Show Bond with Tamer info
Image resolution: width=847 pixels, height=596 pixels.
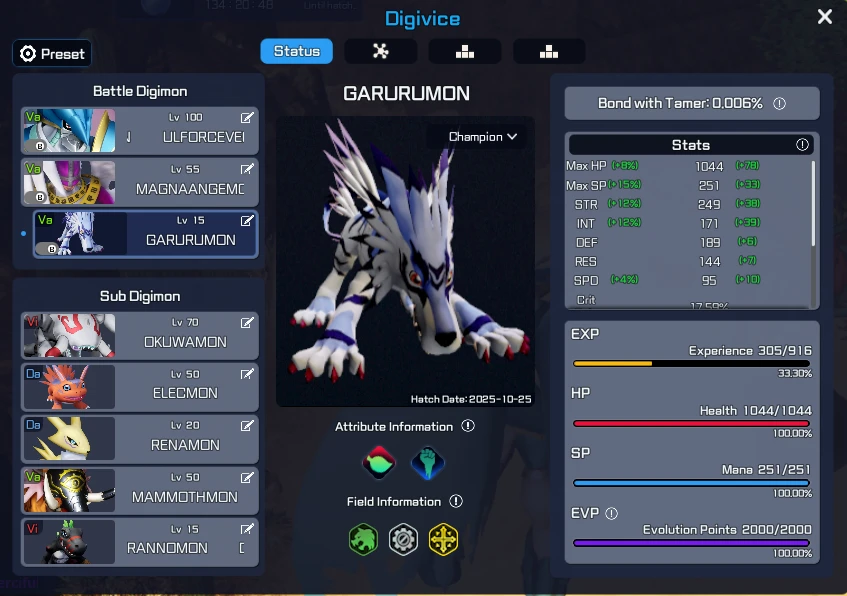(x=779, y=104)
